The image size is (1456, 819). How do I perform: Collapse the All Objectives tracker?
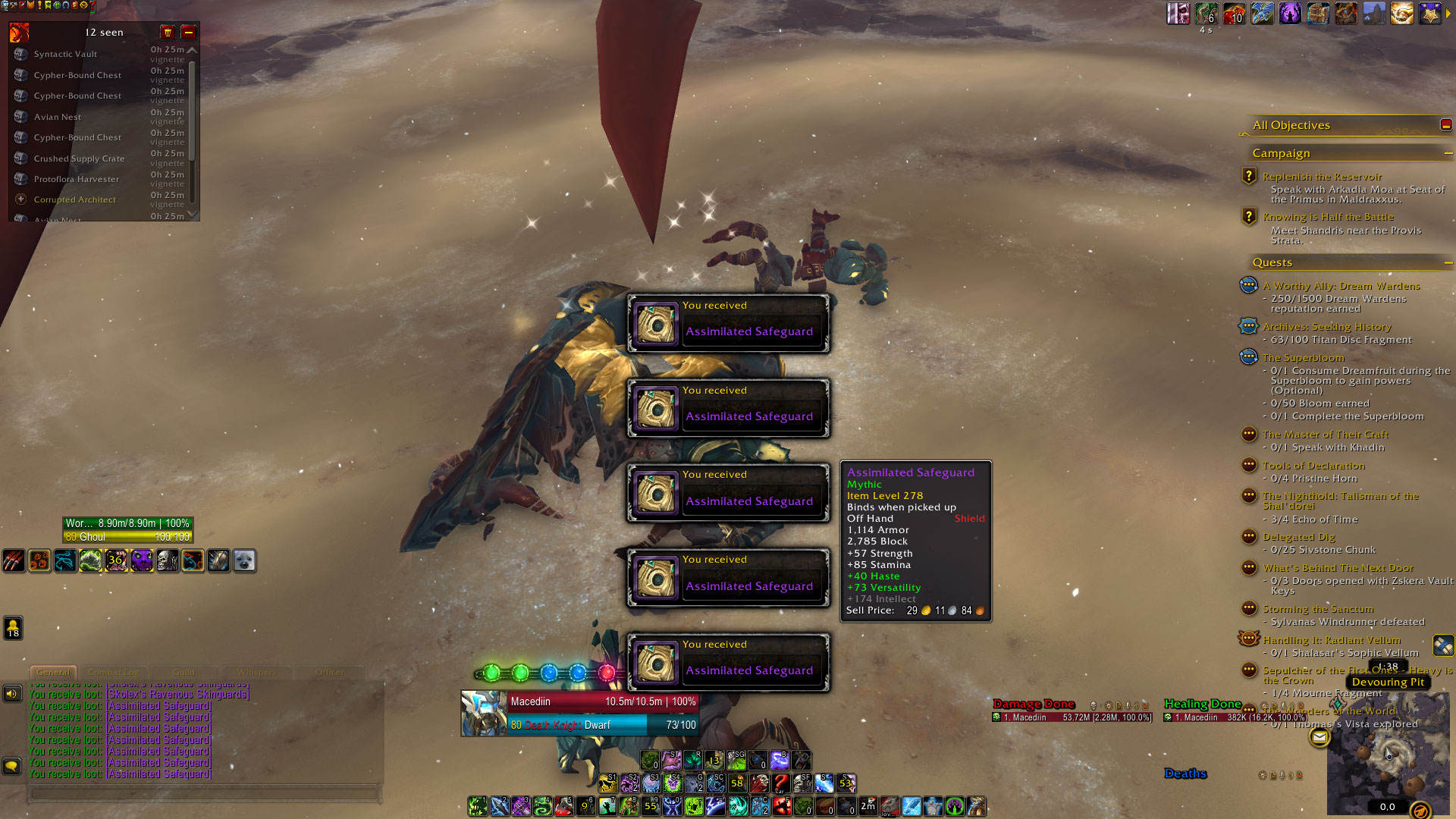point(1445,125)
